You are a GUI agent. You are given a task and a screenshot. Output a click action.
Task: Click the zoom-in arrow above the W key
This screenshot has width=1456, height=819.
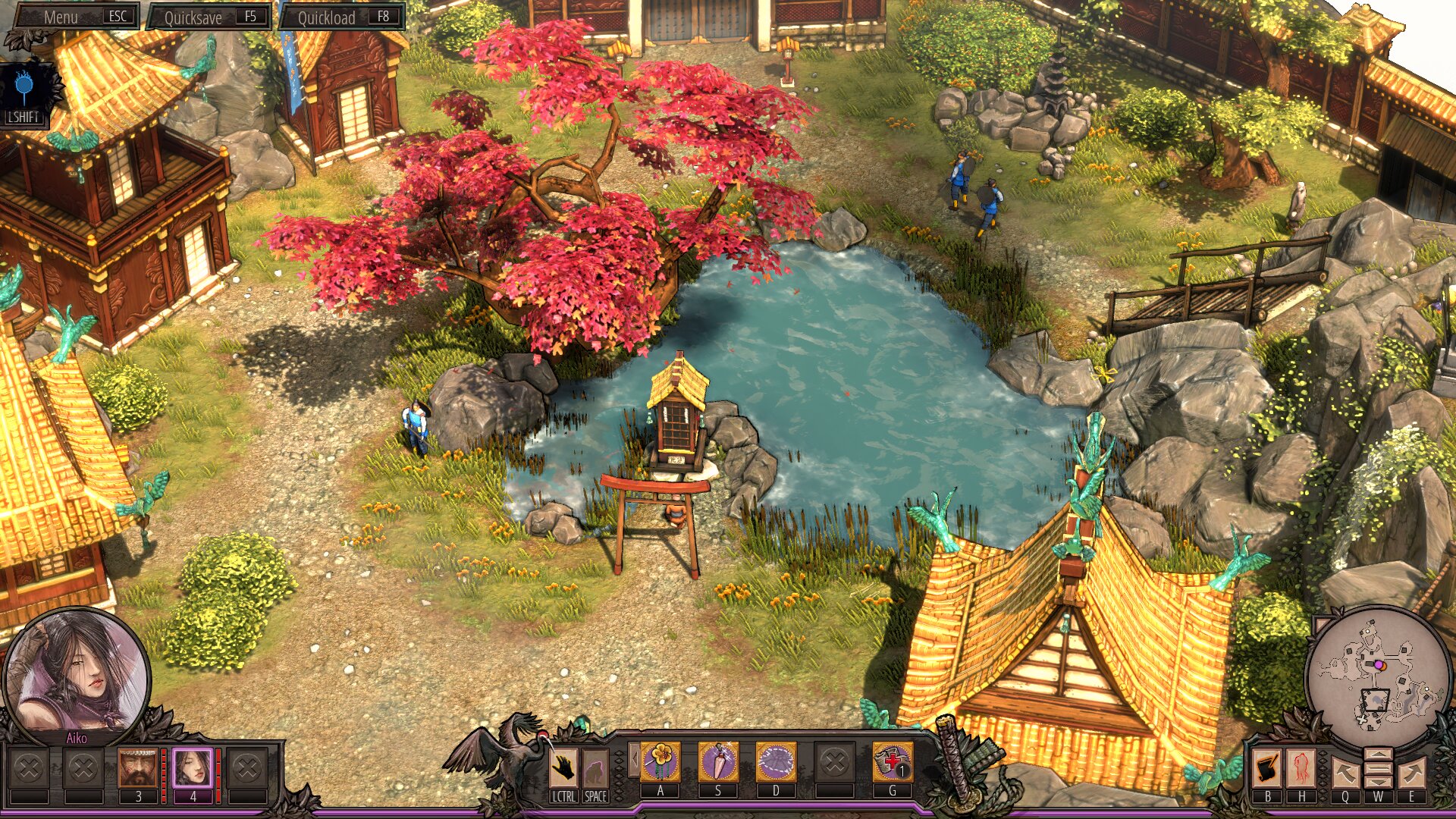tap(1378, 755)
